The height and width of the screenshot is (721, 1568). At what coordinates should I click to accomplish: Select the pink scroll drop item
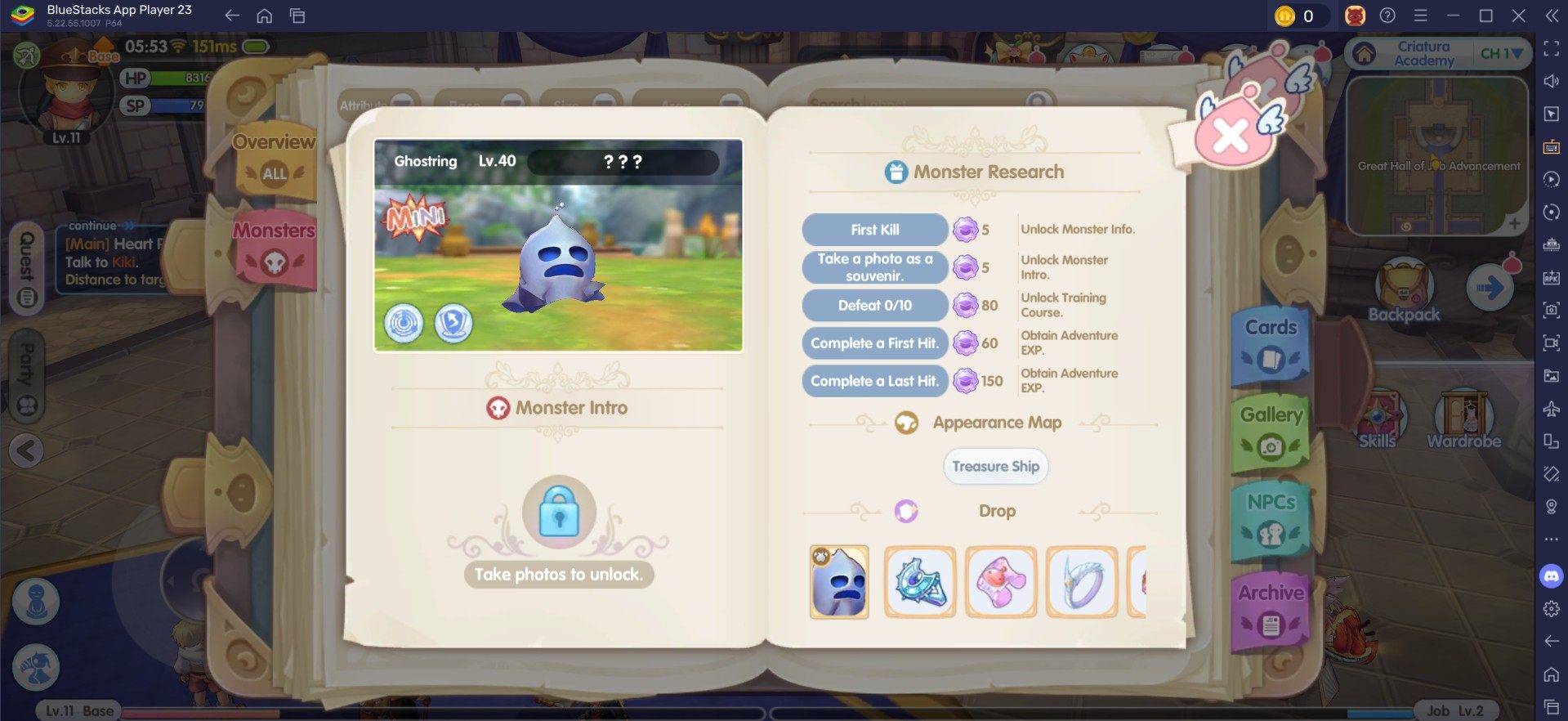tap(1001, 582)
